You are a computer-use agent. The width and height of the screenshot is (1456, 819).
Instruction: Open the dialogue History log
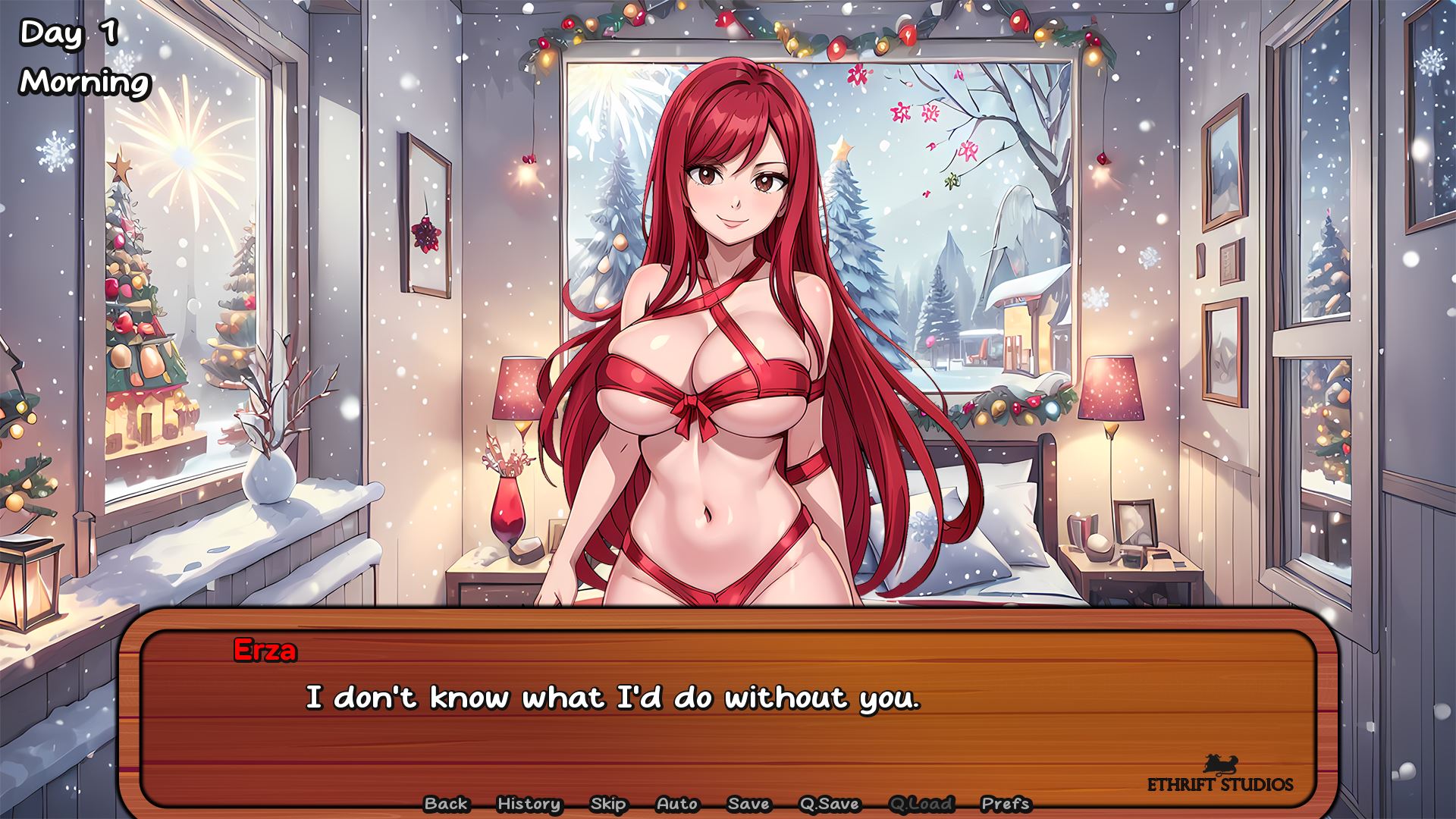point(529,803)
